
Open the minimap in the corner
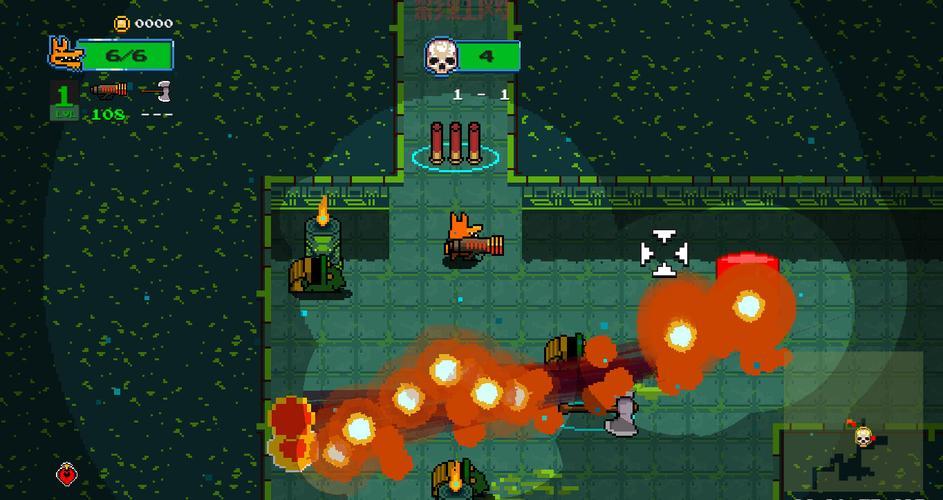point(859,461)
